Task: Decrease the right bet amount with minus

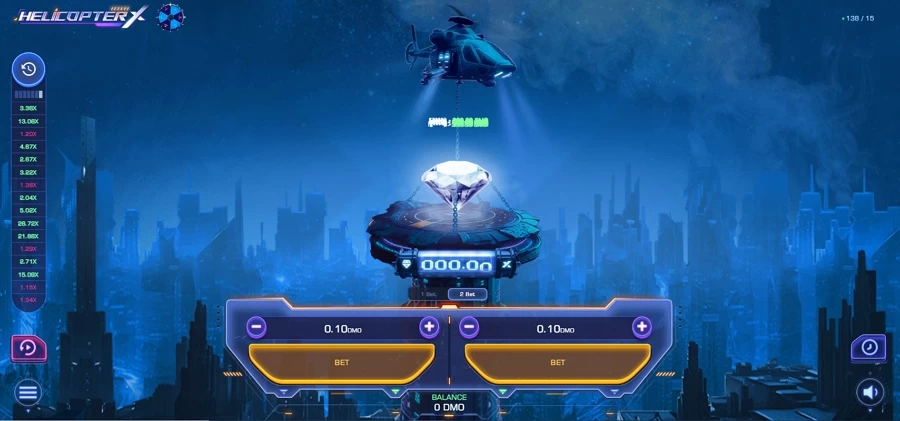Action: pyautogui.click(x=470, y=327)
